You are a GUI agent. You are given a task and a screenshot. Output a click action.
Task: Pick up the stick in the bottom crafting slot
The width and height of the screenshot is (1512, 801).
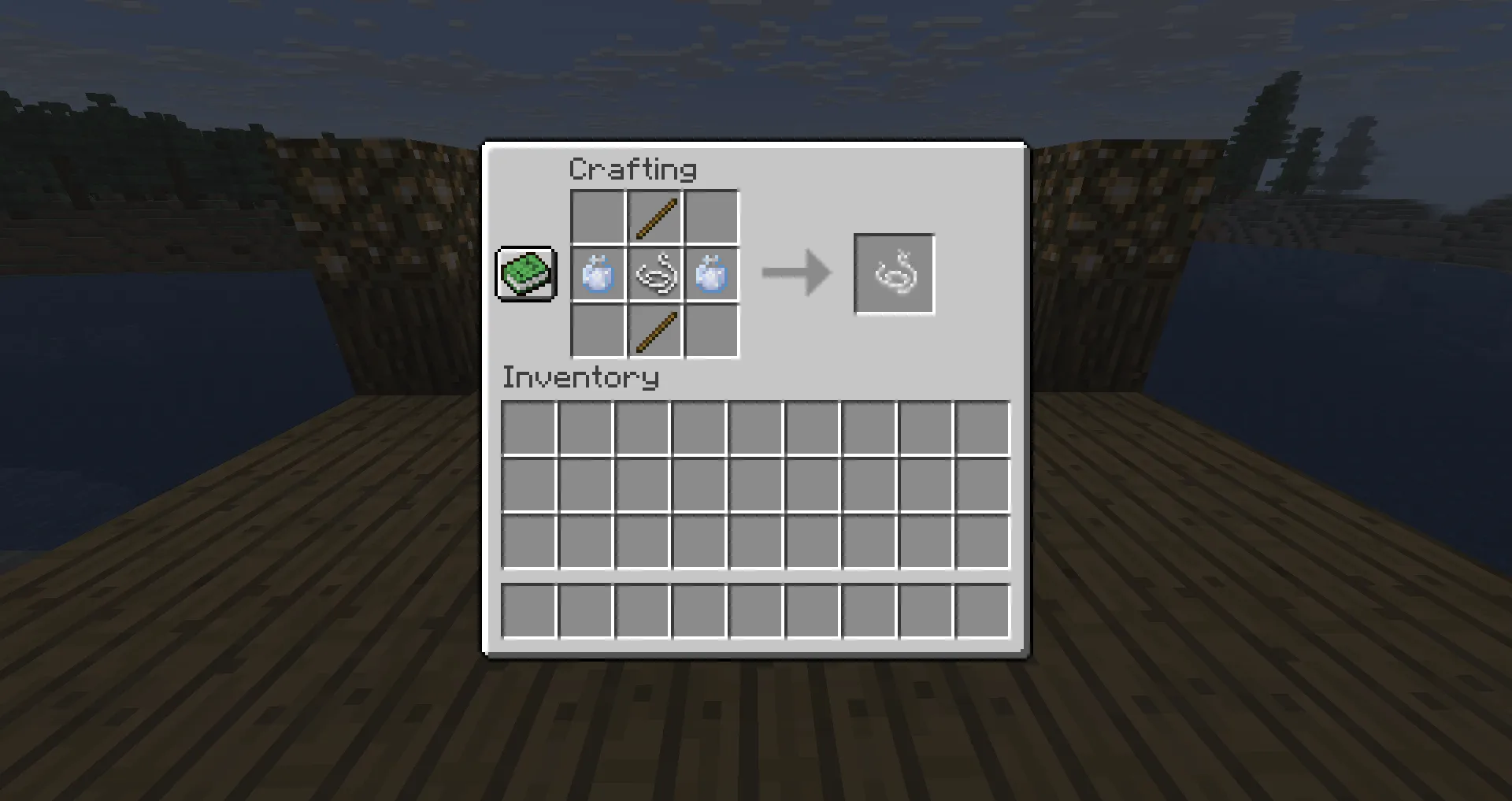654,332
